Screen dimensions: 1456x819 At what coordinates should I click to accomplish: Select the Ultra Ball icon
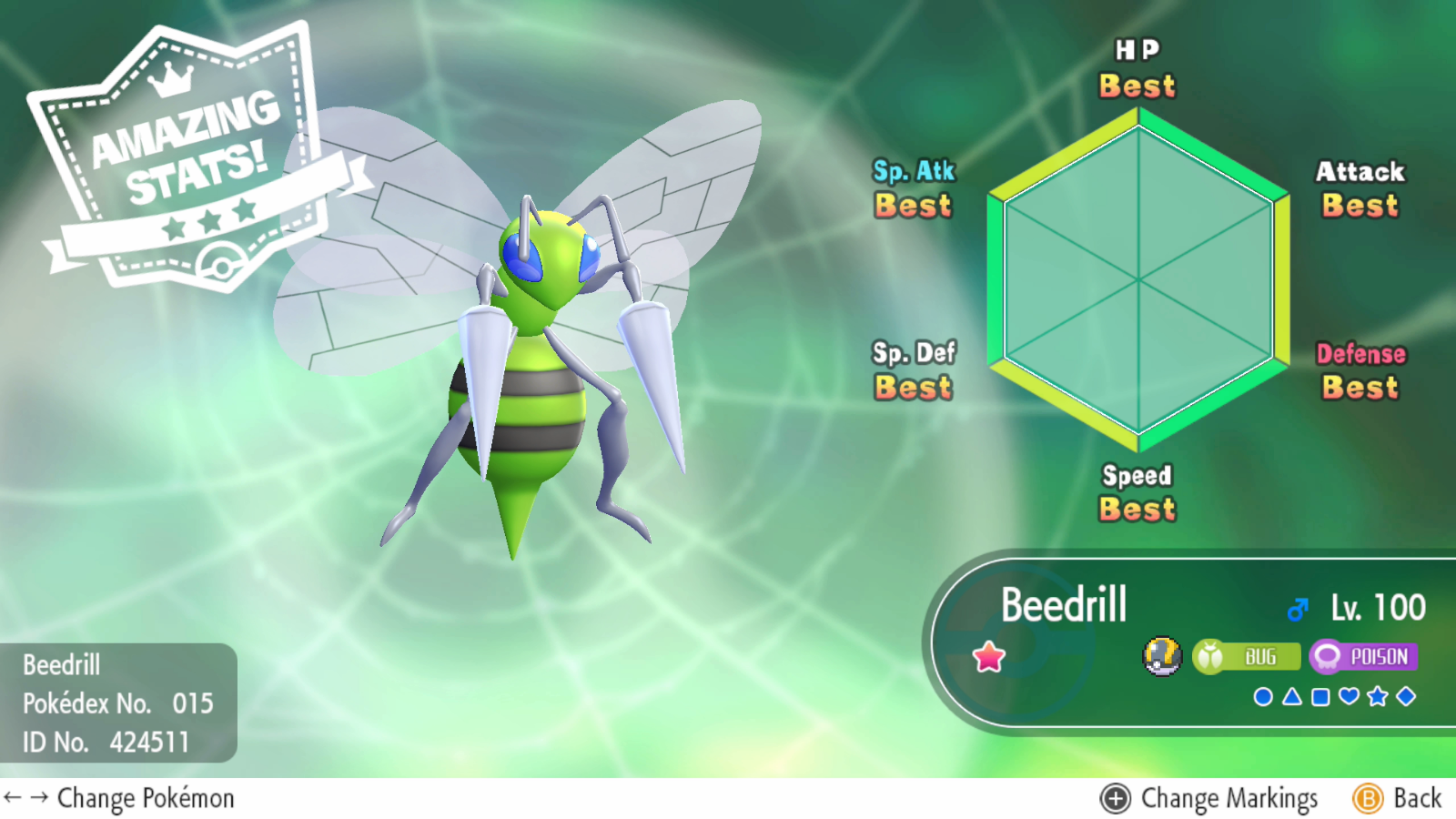coord(1161,655)
